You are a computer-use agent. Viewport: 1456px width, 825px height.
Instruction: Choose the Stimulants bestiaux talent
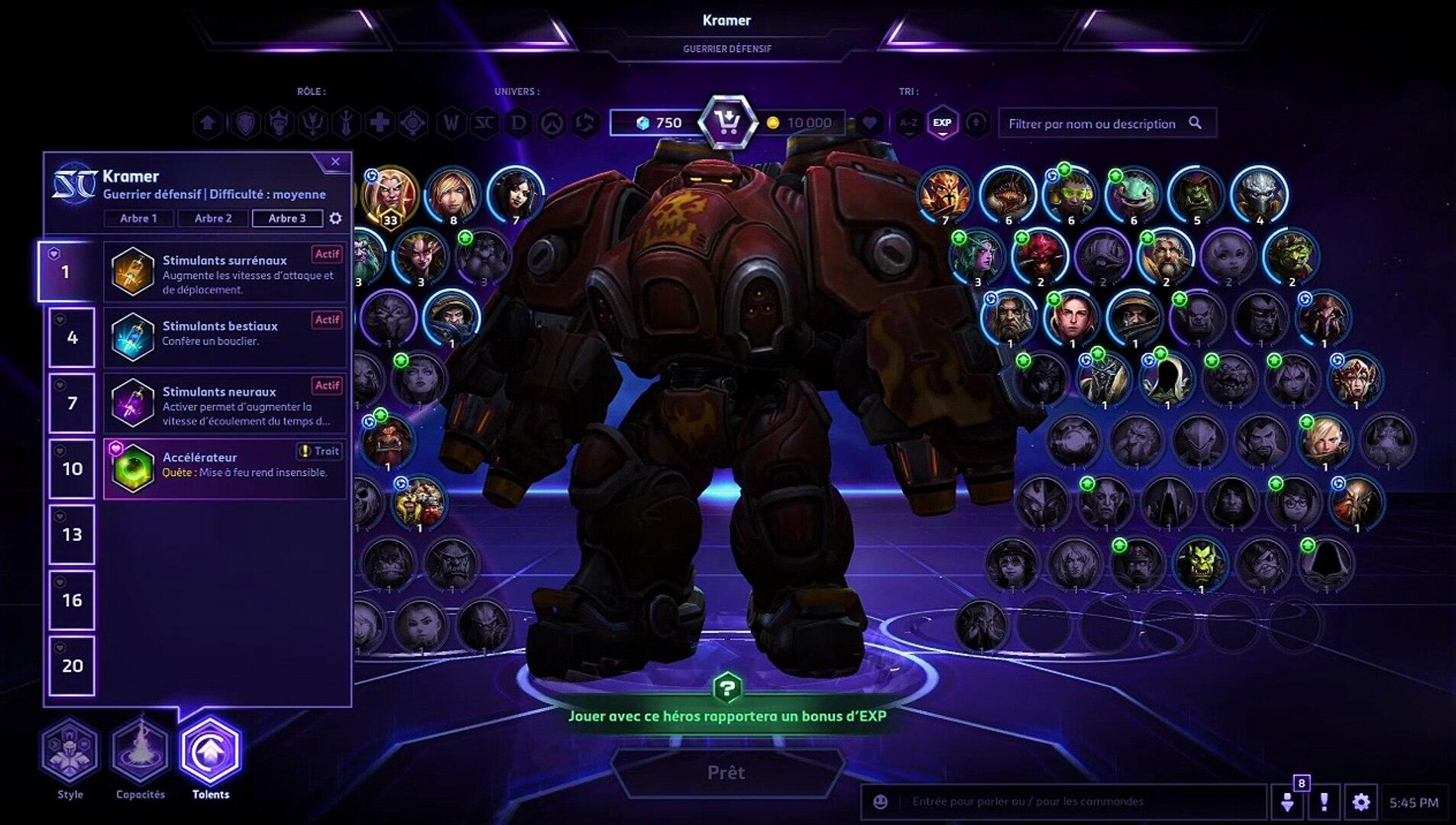click(x=225, y=337)
